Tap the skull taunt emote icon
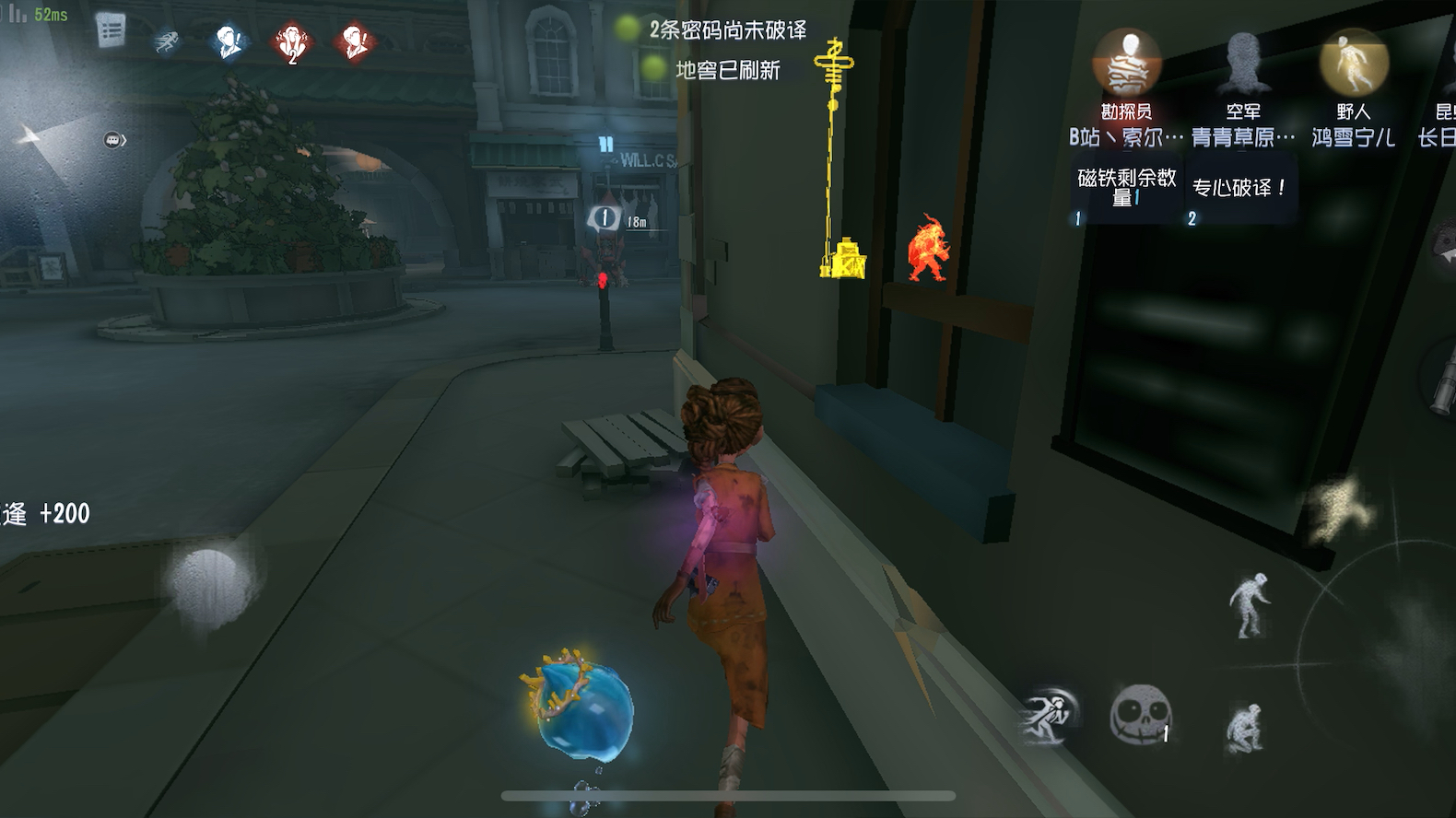1456x818 pixels. coord(1141,711)
